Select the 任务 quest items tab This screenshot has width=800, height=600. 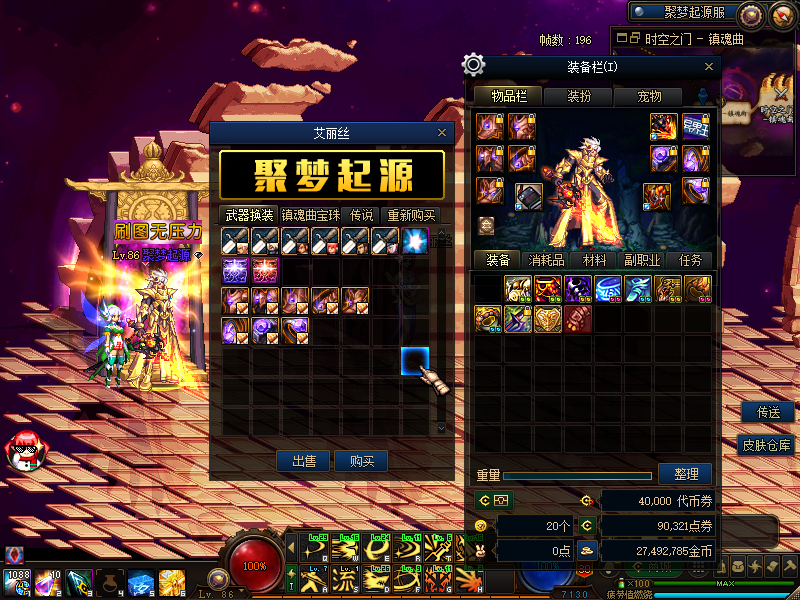coord(691,259)
